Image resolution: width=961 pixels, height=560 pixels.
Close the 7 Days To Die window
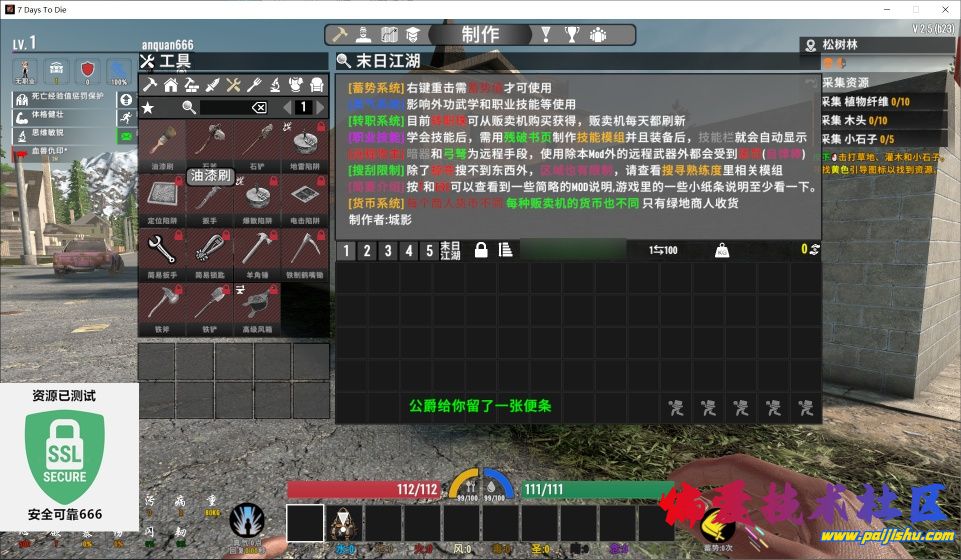pyautogui.click(x=942, y=8)
